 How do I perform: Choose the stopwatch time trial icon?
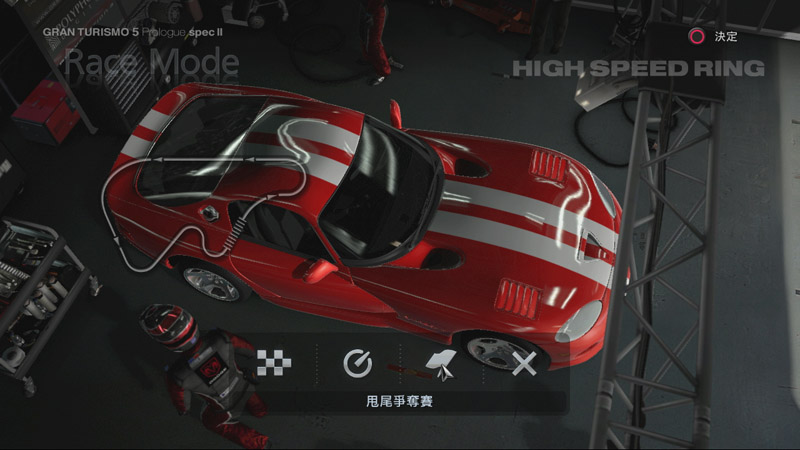pyautogui.click(x=357, y=364)
